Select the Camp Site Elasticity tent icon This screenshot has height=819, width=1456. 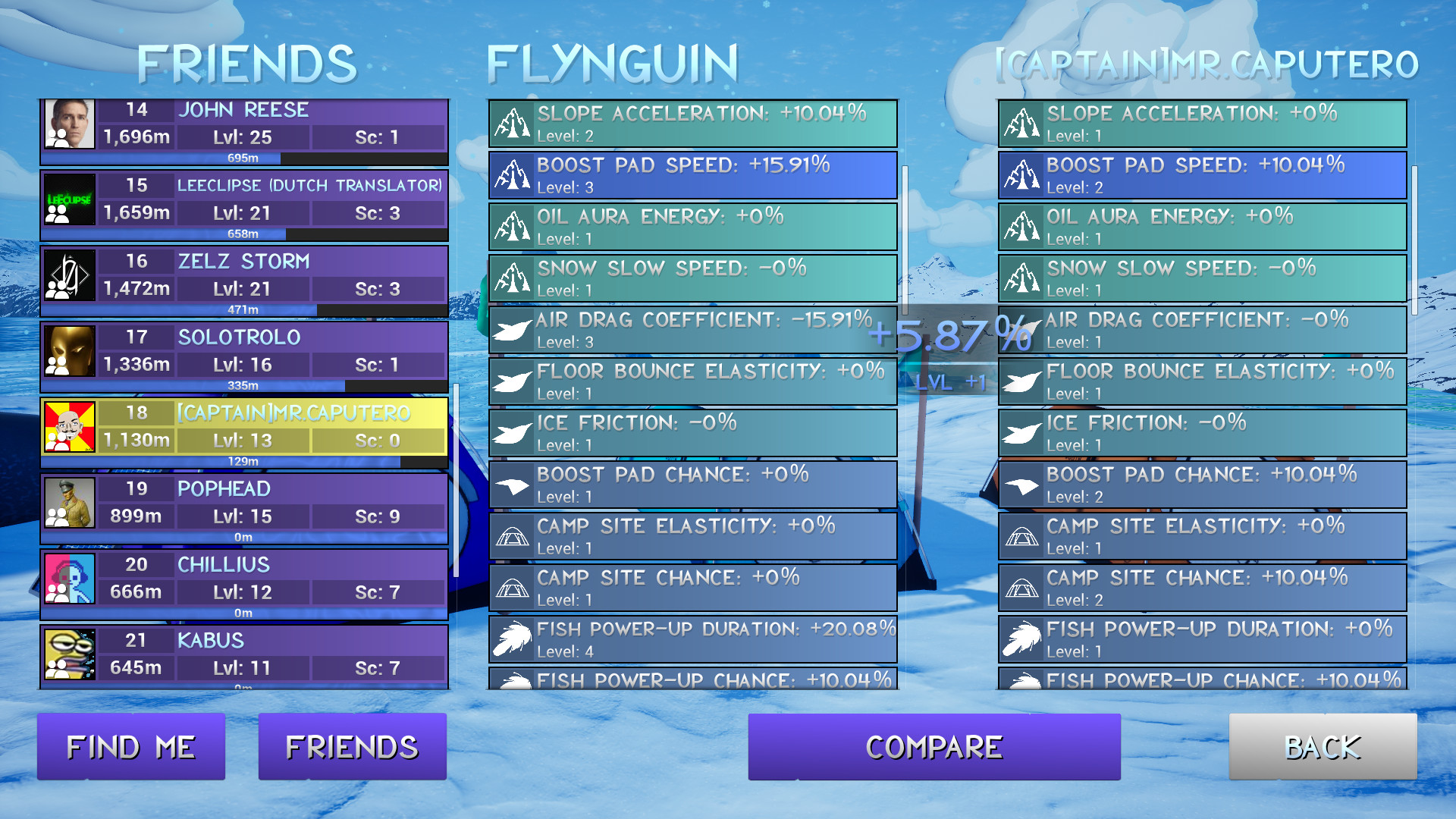(514, 535)
